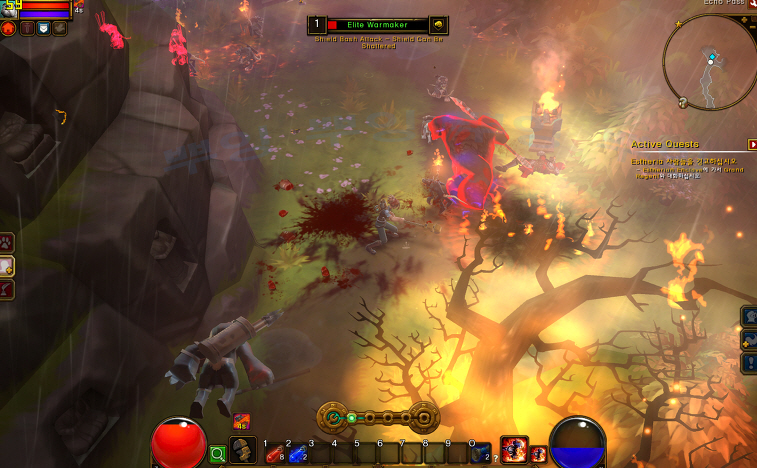Collapse the Active Quests tracker arrow
Image resolution: width=757 pixels, height=468 pixels.
coord(752,144)
